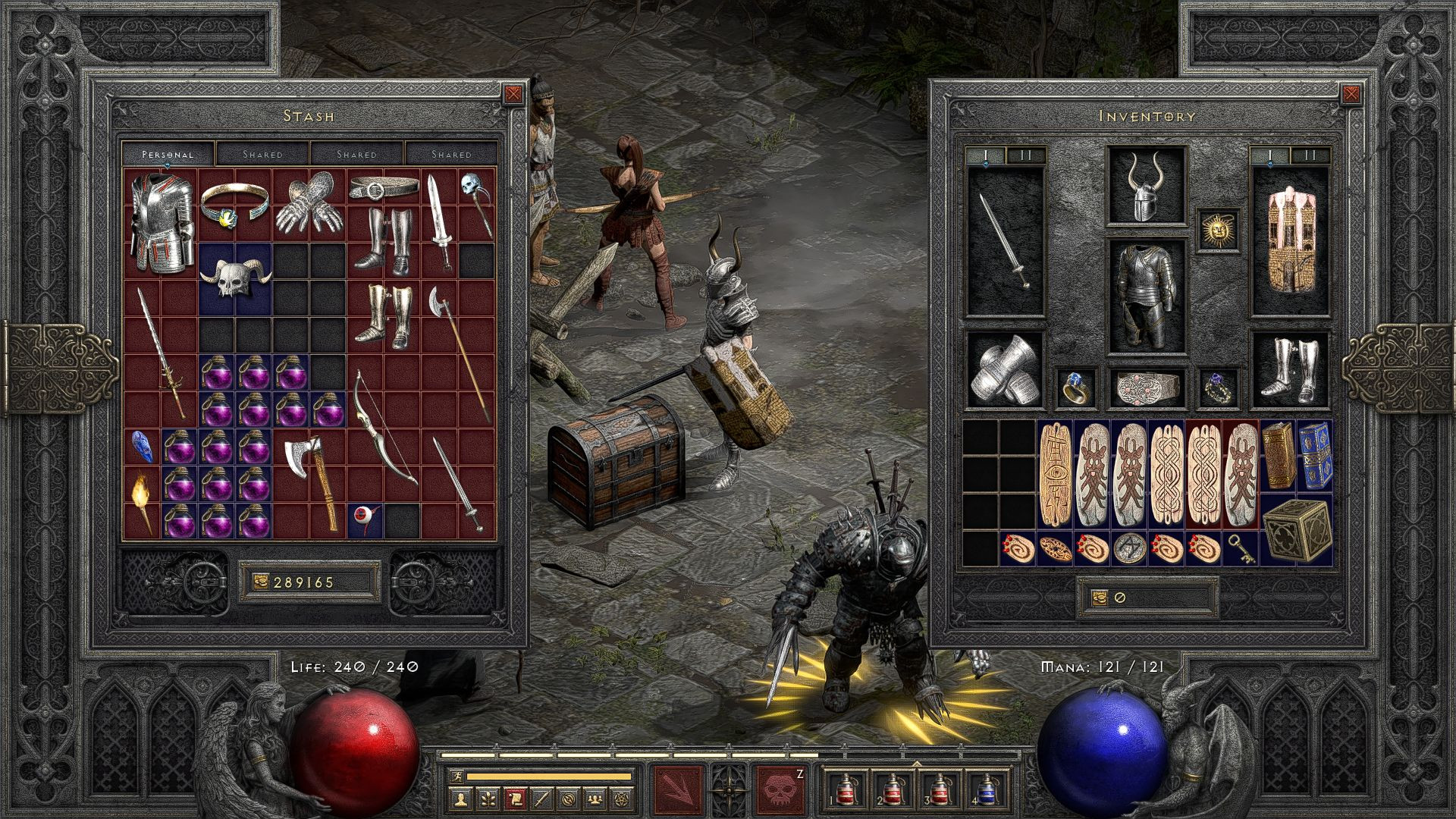Open the skull right-click skill selector
This screenshot has height=819, width=1456.
point(780,789)
